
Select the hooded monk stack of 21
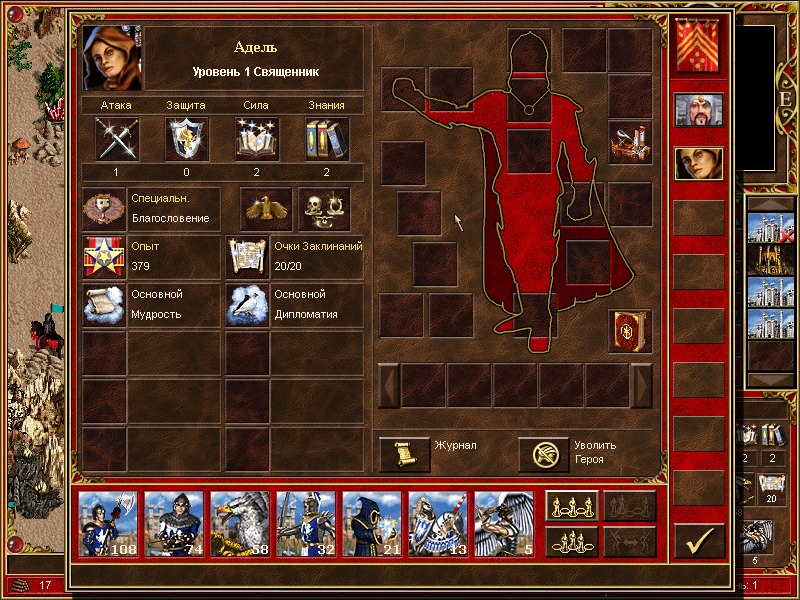(x=372, y=523)
